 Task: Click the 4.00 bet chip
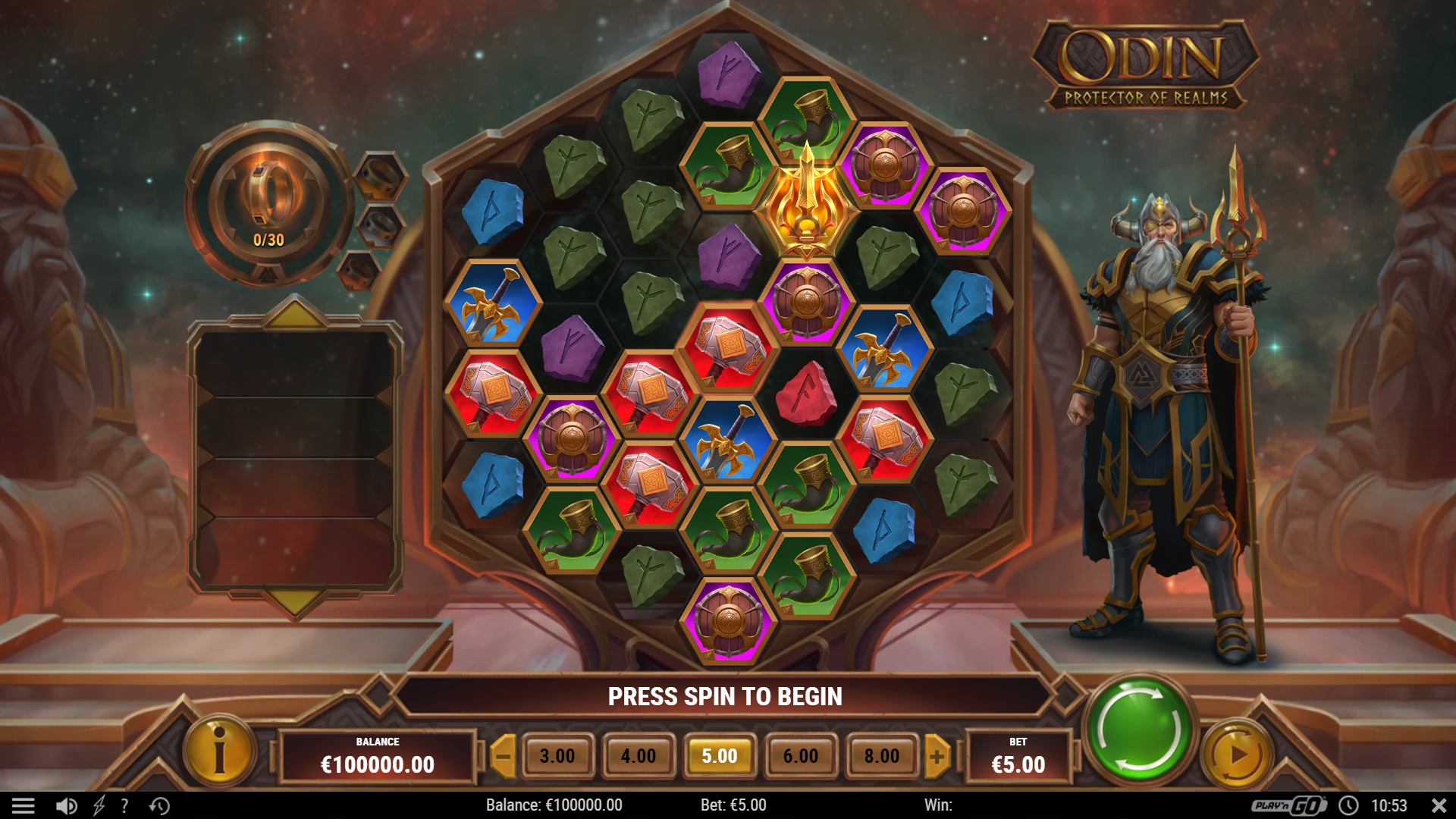(x=639, y=755)
